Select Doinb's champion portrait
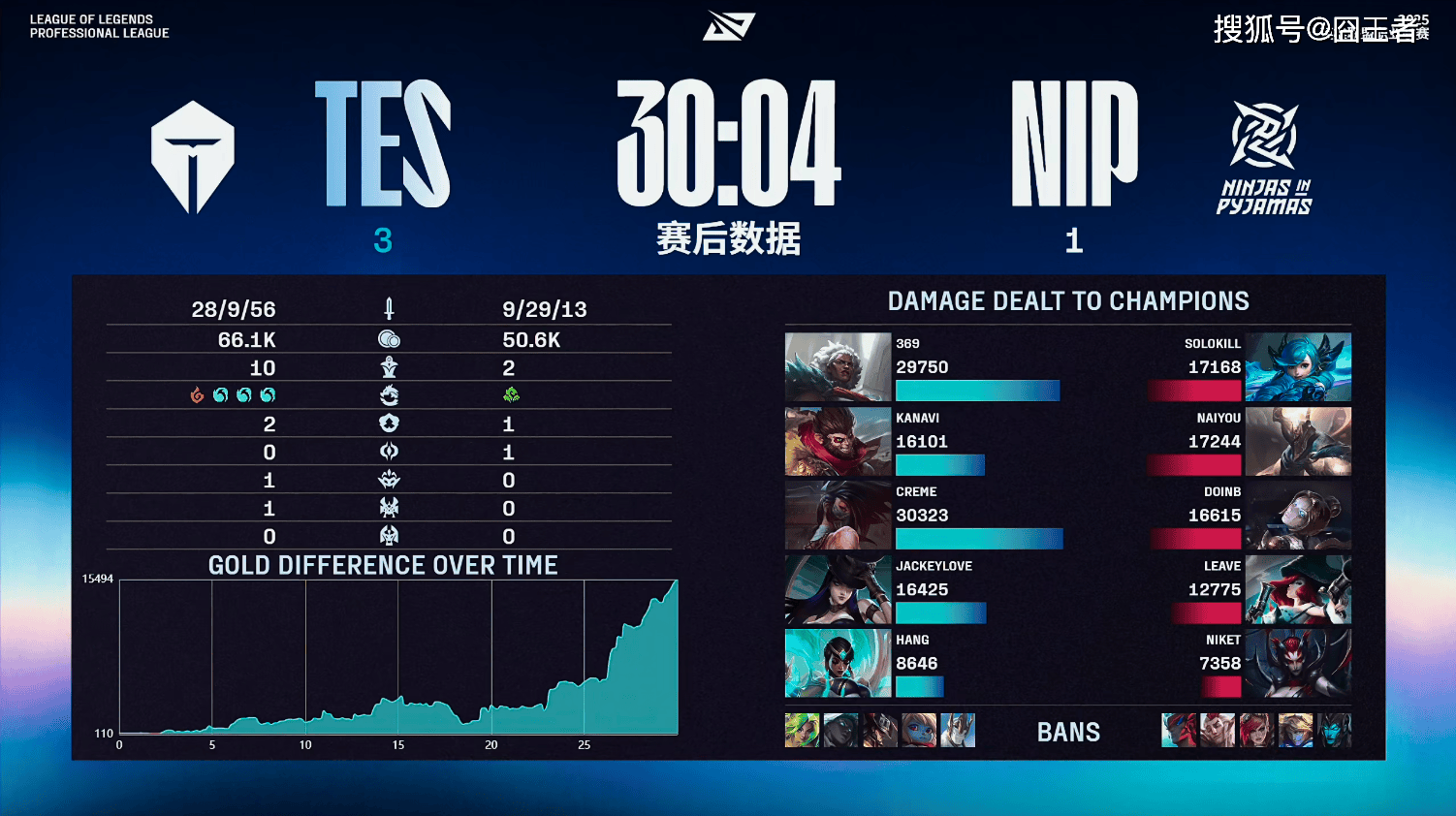Screen dimensions: 1456x816 tap(1297, 516)
